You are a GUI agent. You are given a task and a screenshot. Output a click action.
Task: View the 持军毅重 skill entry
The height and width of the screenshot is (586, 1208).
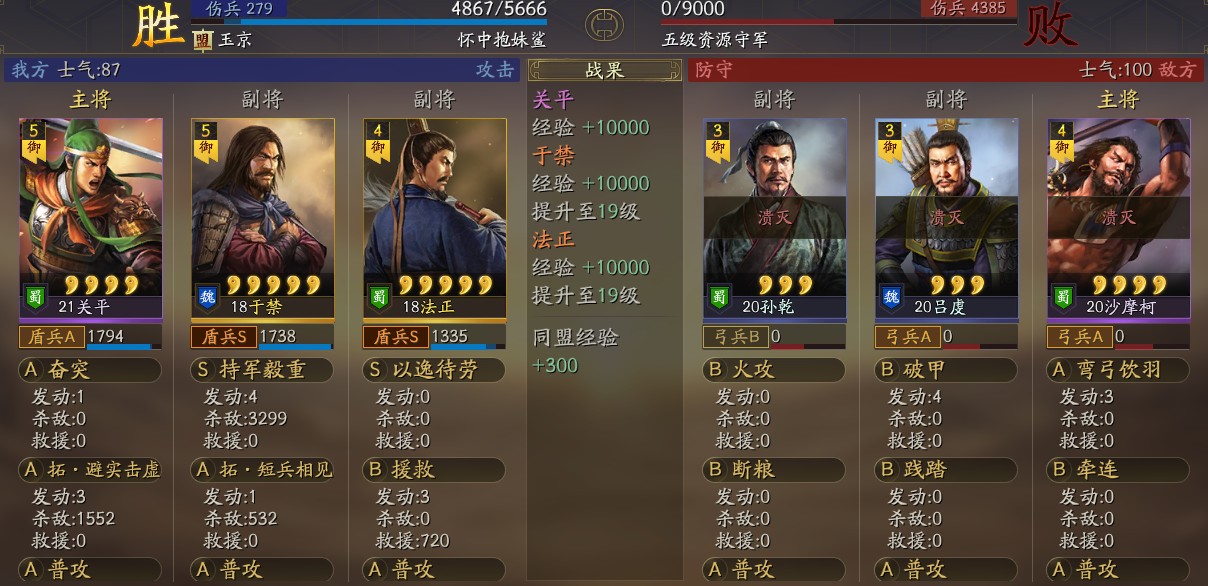pos(262,370)
